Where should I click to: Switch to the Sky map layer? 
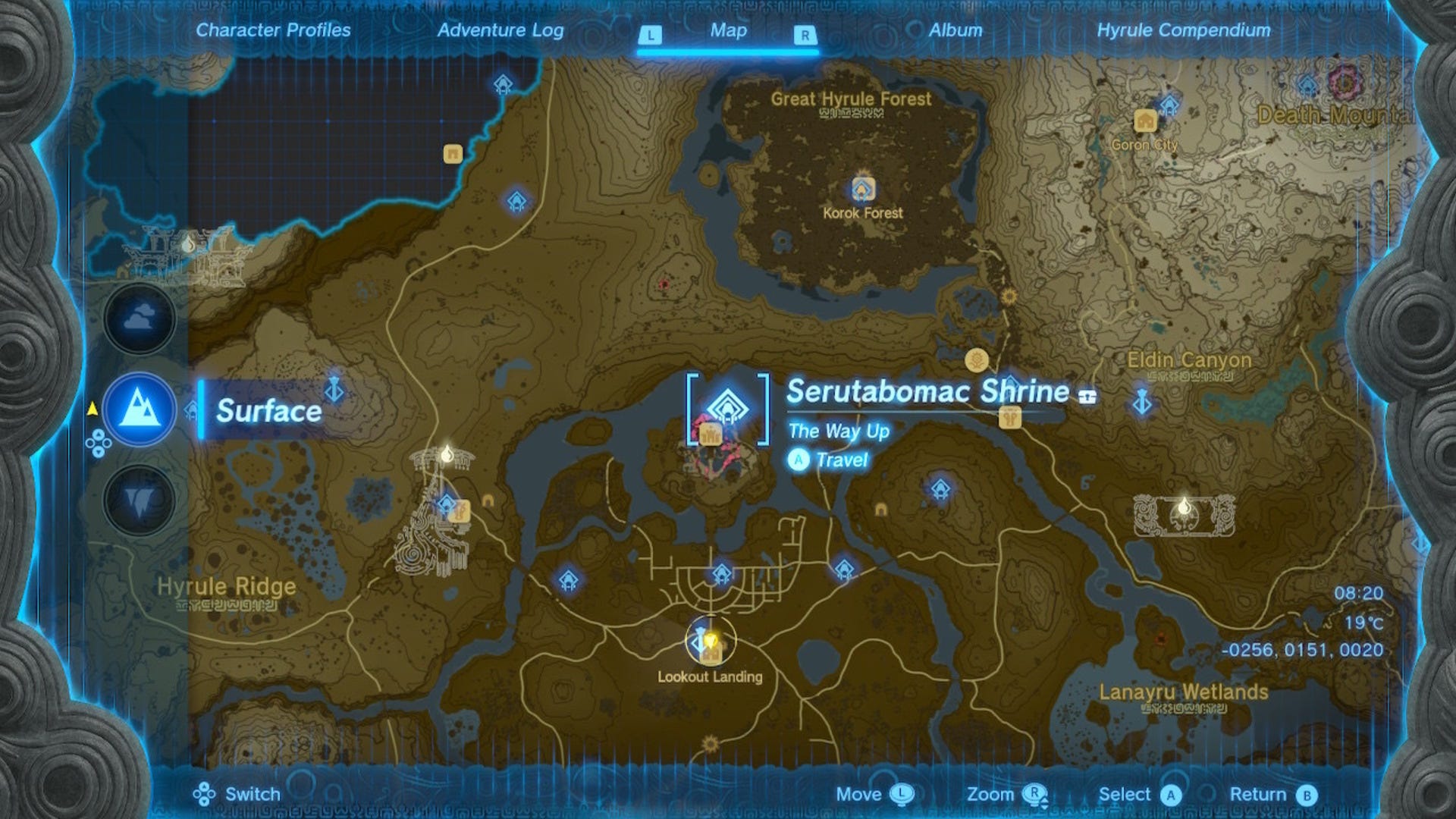click(139, 318)
